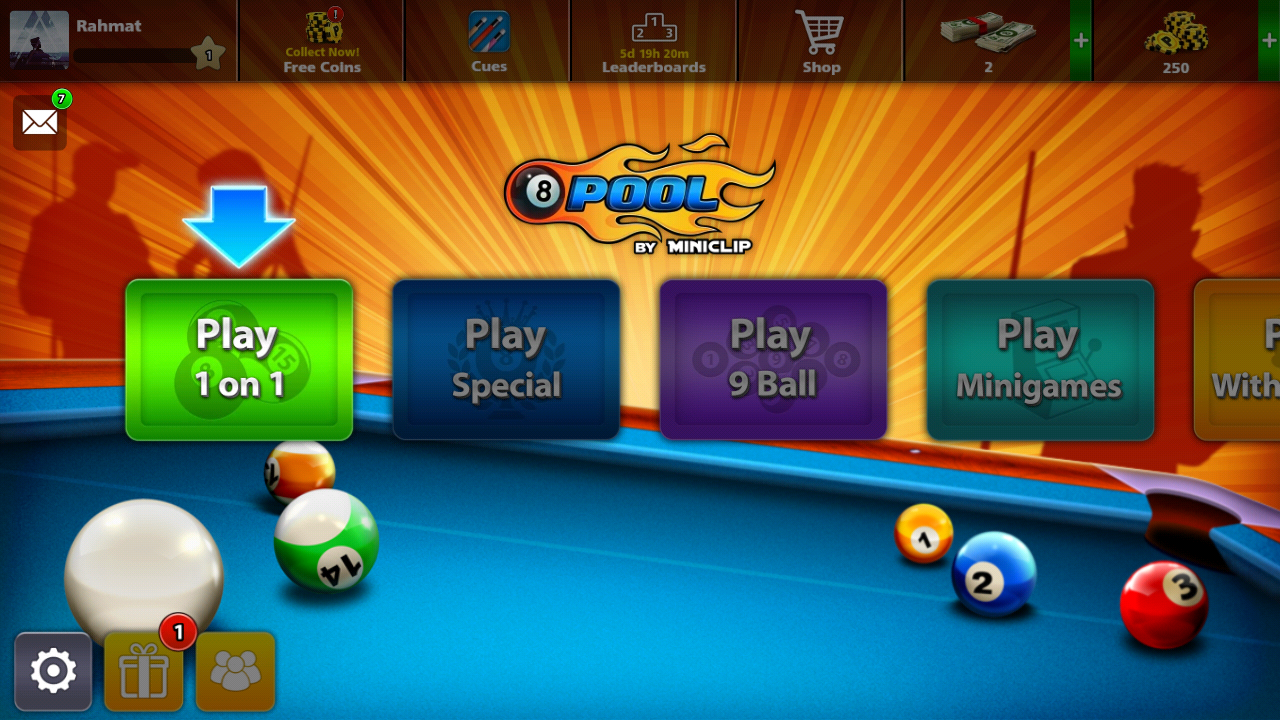1280x720 pixels.
Task: Open the gift box icon
Action: tap(144, 671)
